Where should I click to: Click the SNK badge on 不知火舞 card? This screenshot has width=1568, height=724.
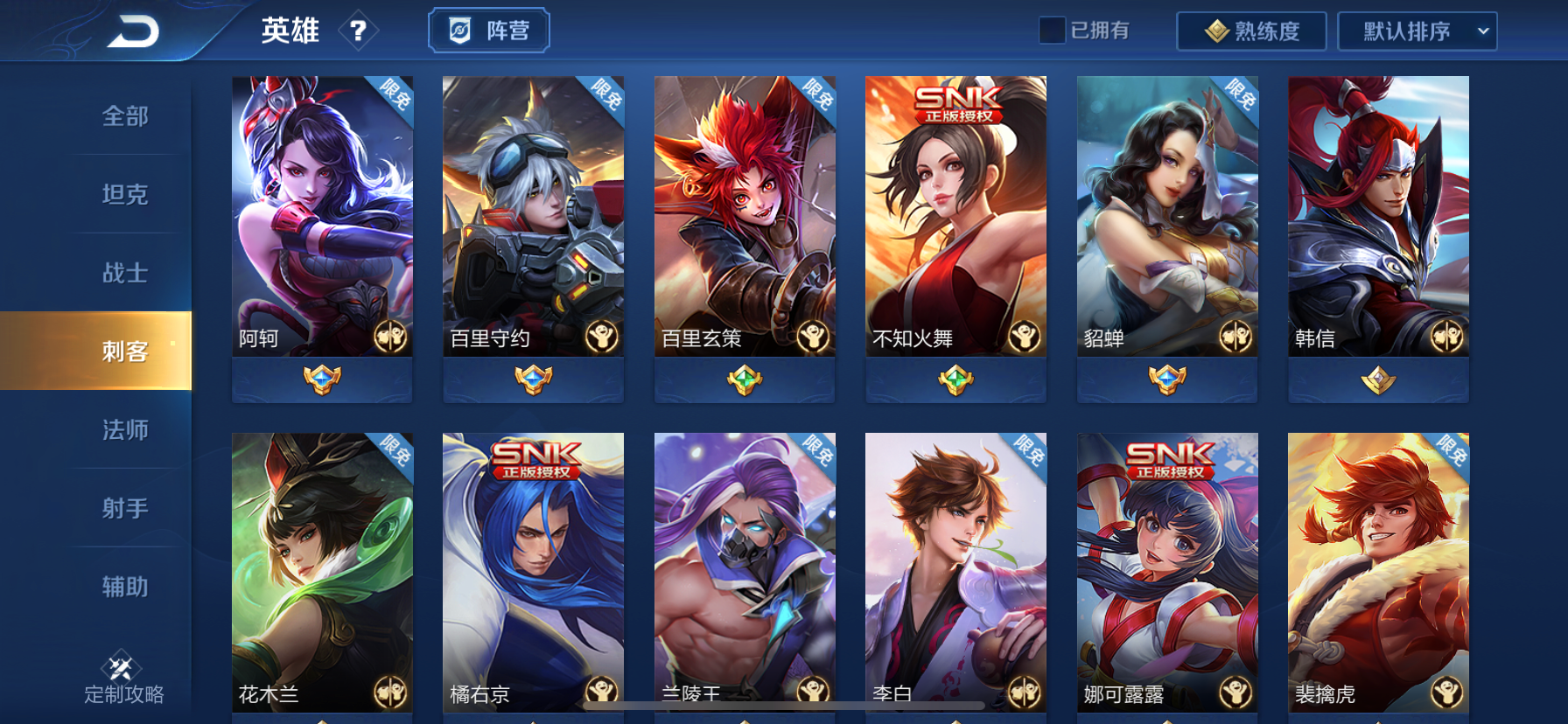(x=955, y=104)
